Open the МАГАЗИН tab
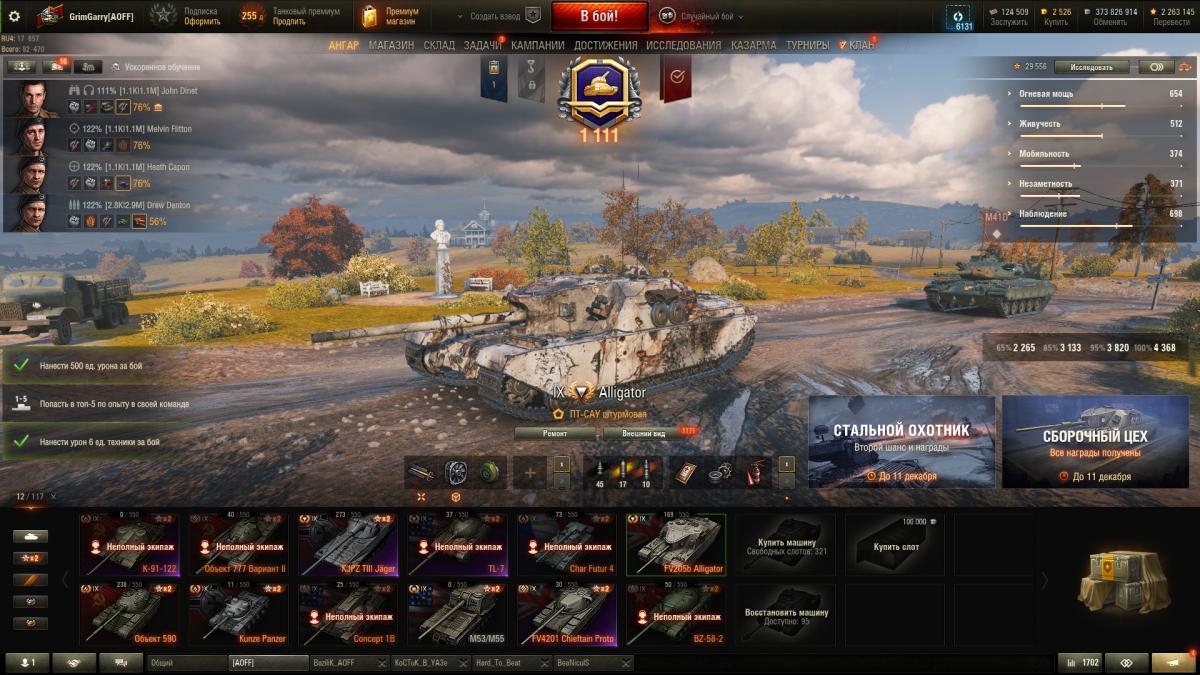 [391, 45]
